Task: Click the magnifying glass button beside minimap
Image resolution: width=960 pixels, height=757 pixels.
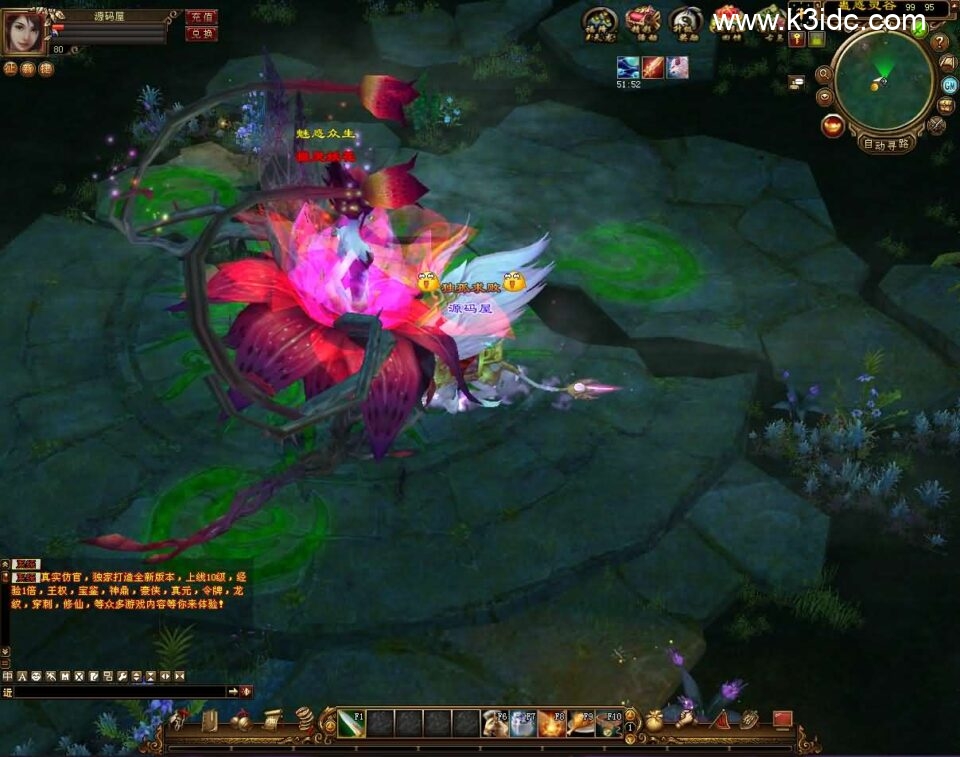Action: [x=824, y=74]
